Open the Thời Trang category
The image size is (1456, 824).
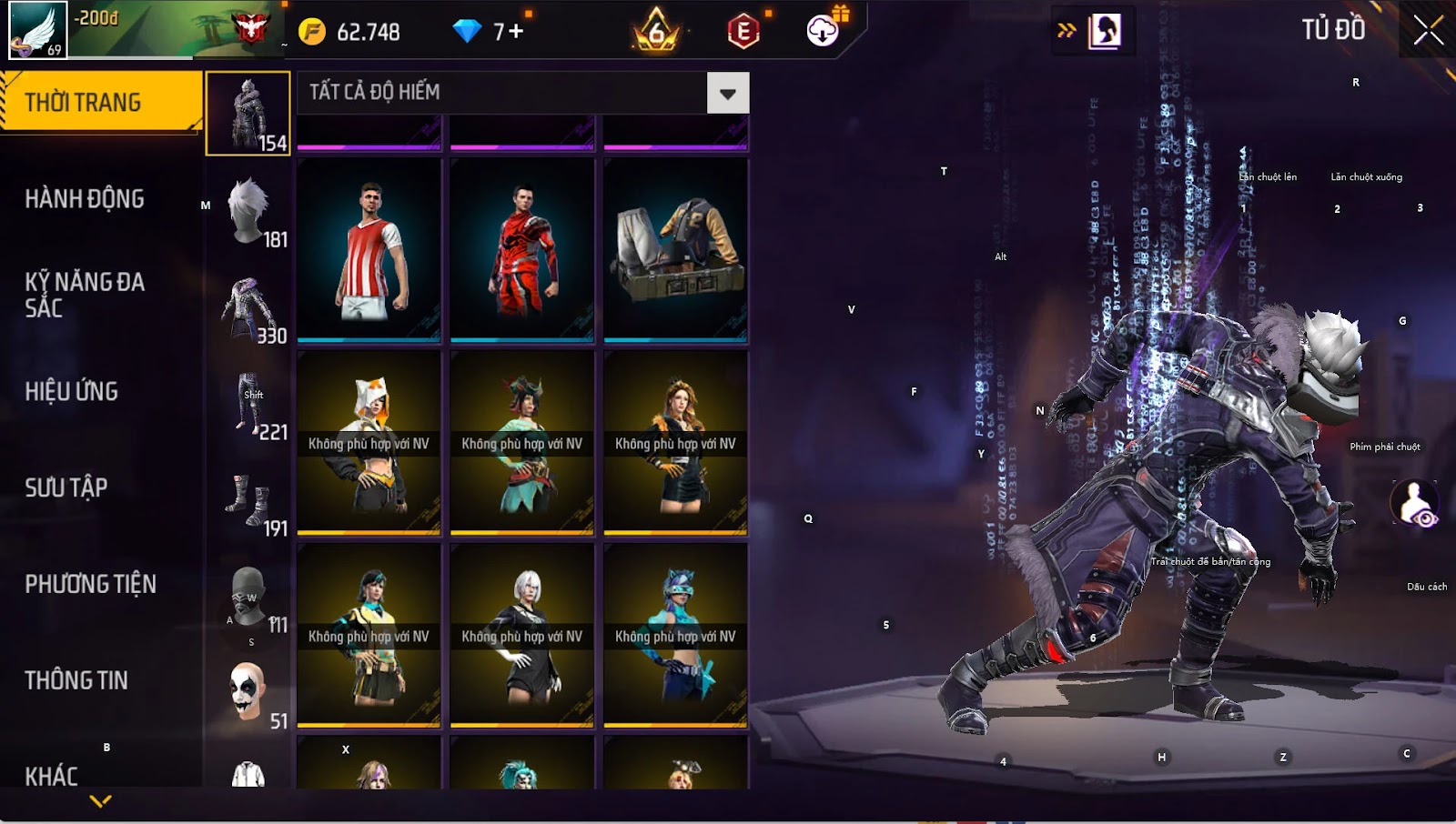(x=100, y=102)
